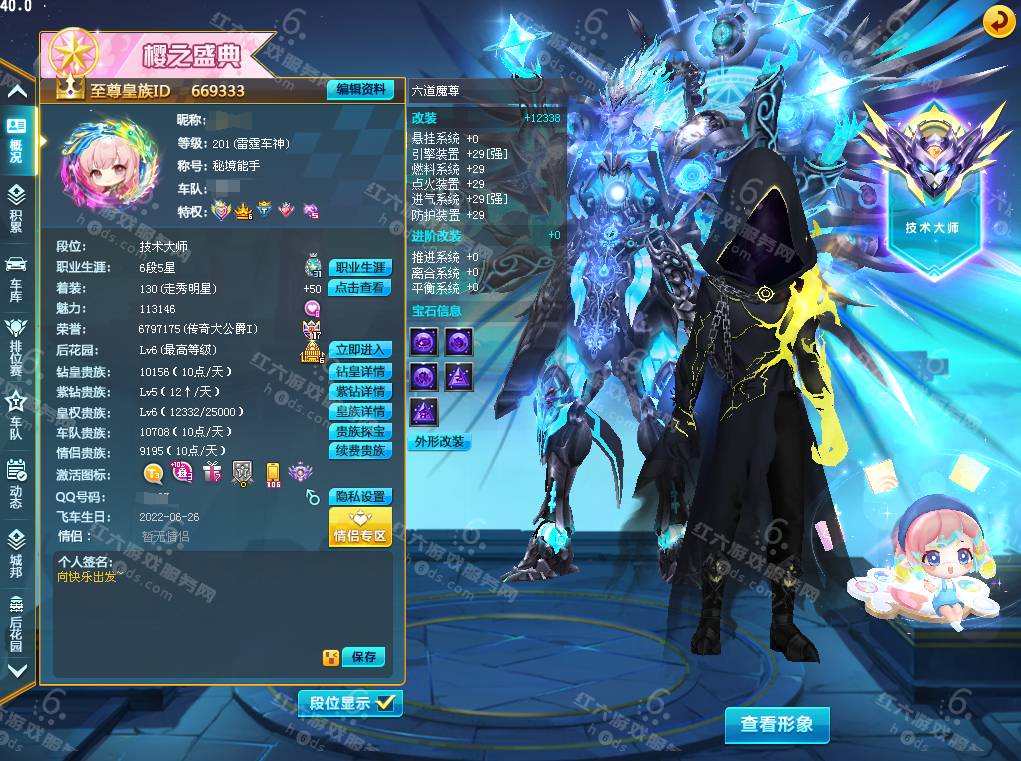Show 钻皇详情 details
Viewport: 1021px width, 761px height.
(360, 372)
